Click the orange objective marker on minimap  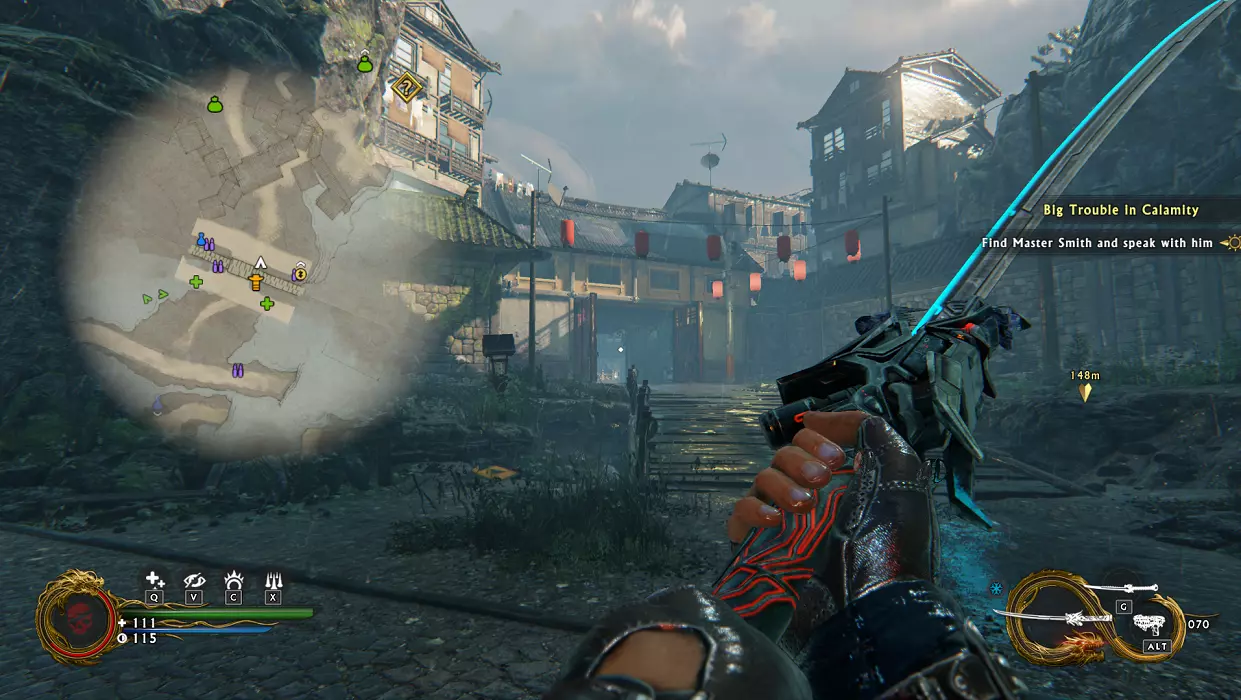click(257, 282)
